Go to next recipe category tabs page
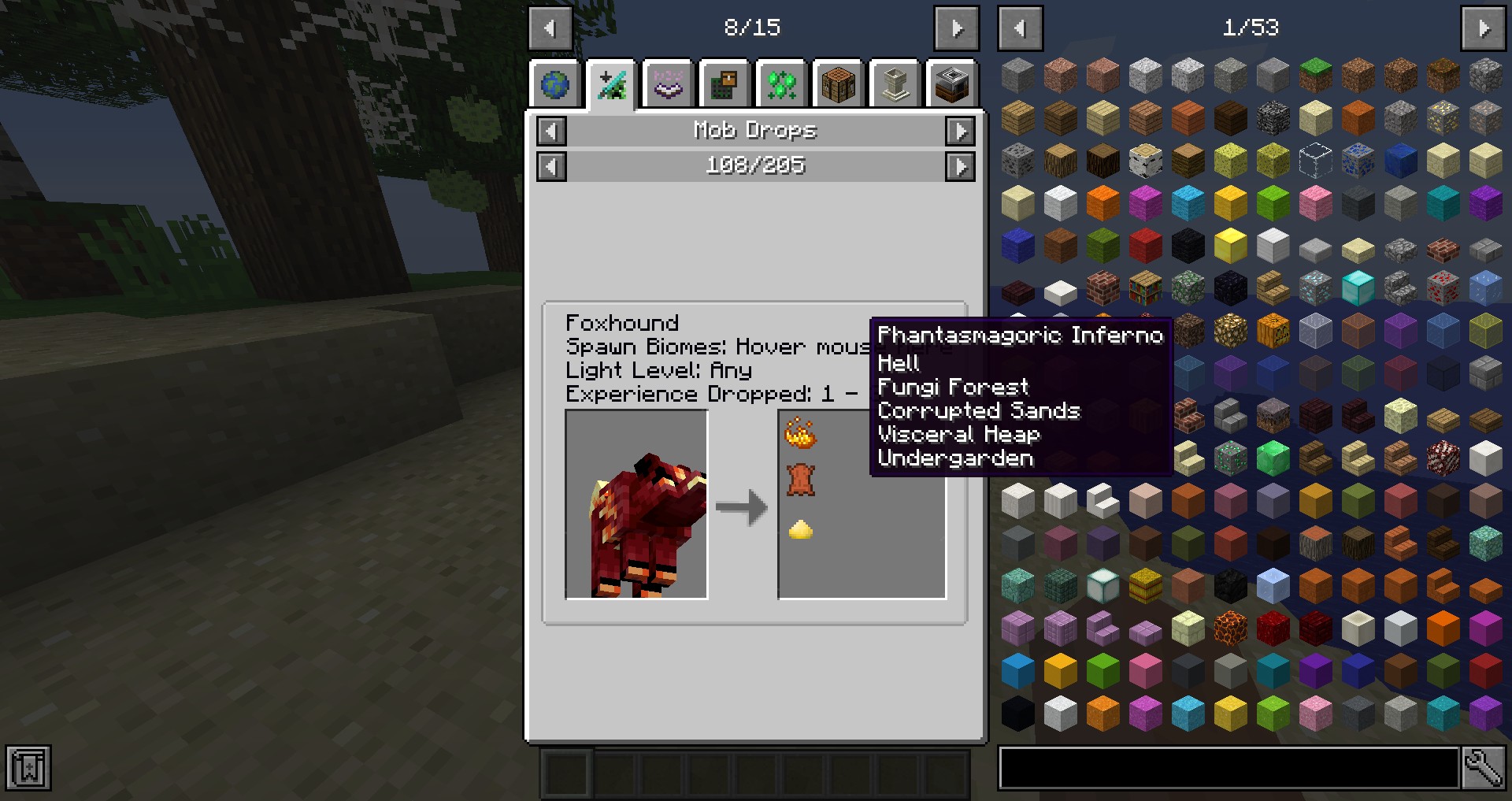 [956, 28]
